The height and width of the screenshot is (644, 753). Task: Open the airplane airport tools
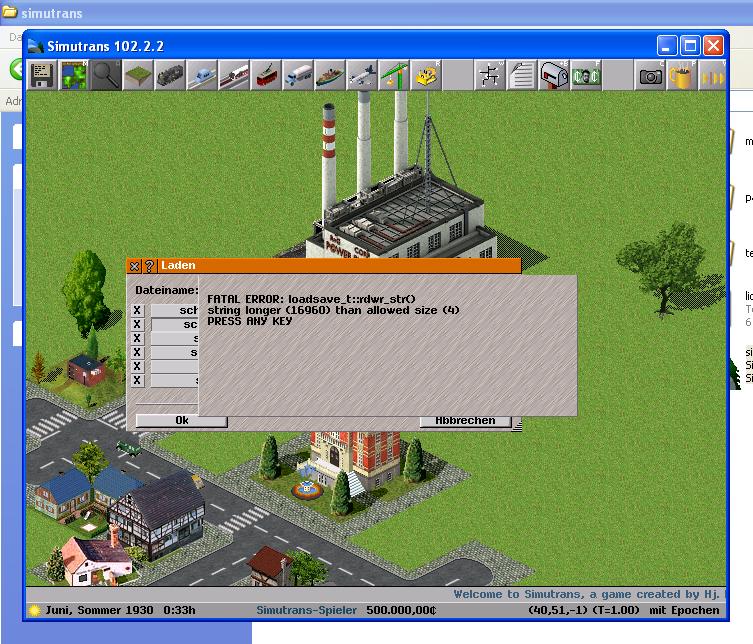click(362, 76)
